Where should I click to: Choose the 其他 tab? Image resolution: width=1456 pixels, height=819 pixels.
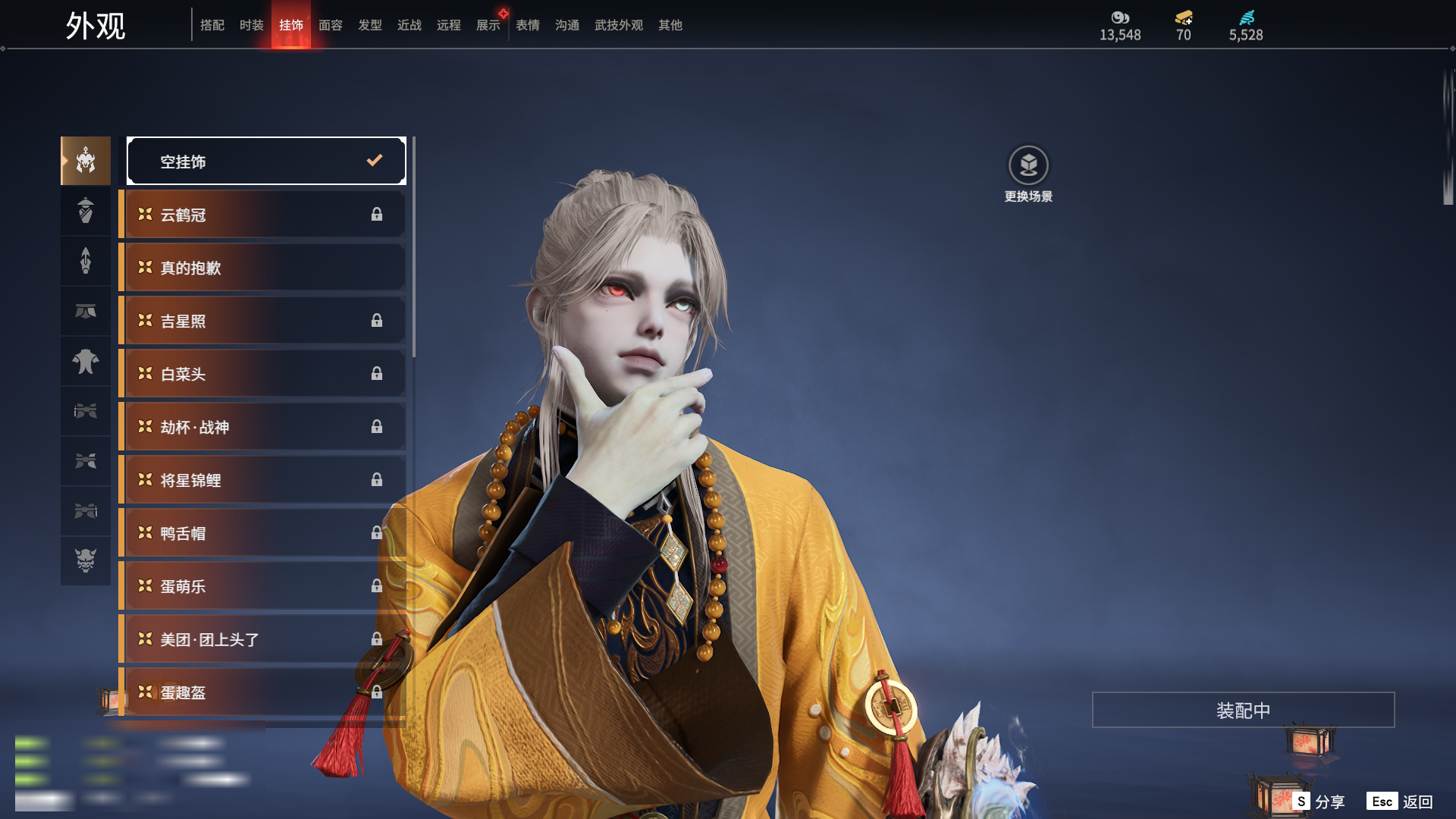(x=670, y=25)
